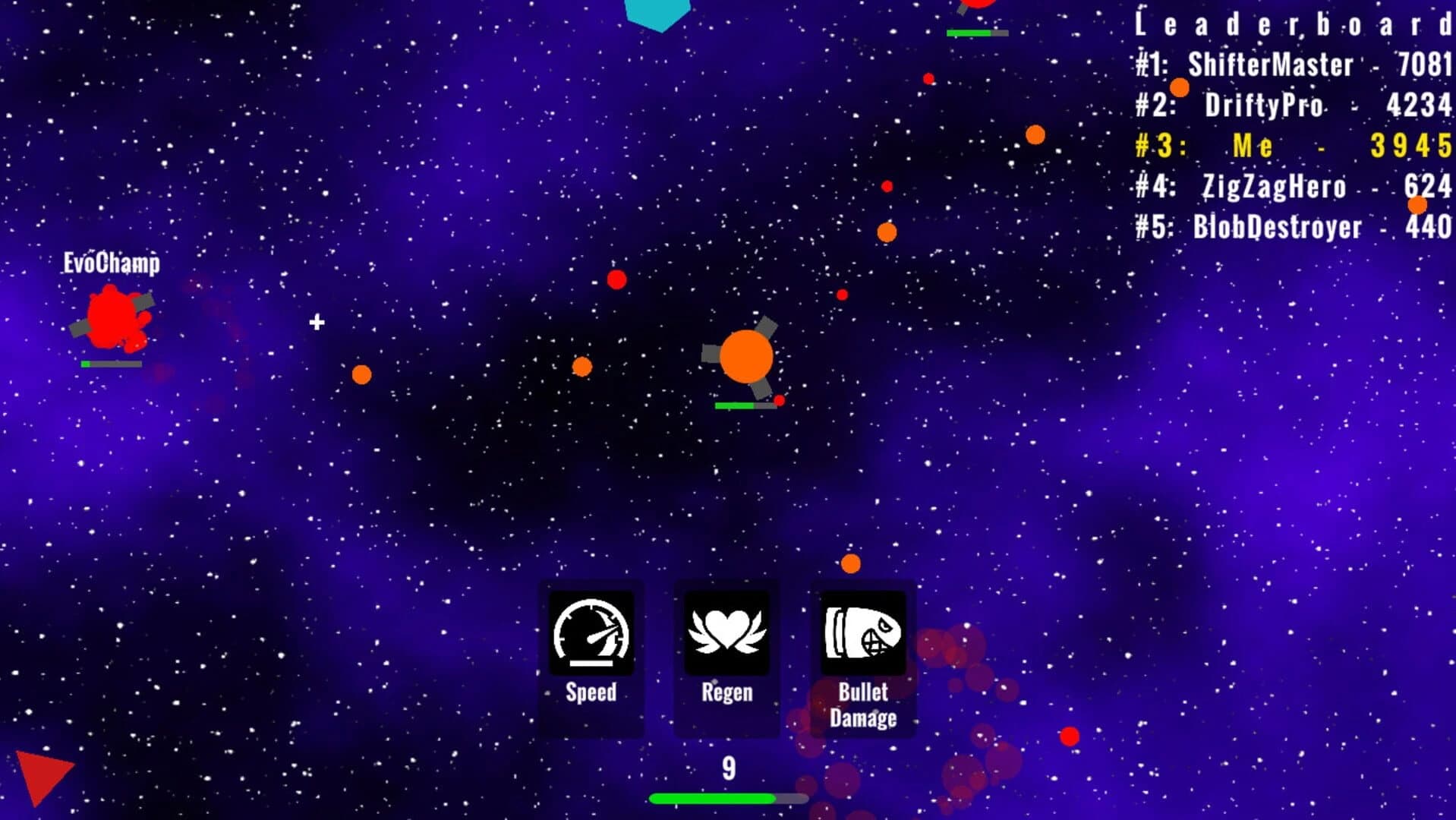Choose the Regen winged-heart upgrade icon
This screenshot has height=820, width=1456.
[726, 635]
